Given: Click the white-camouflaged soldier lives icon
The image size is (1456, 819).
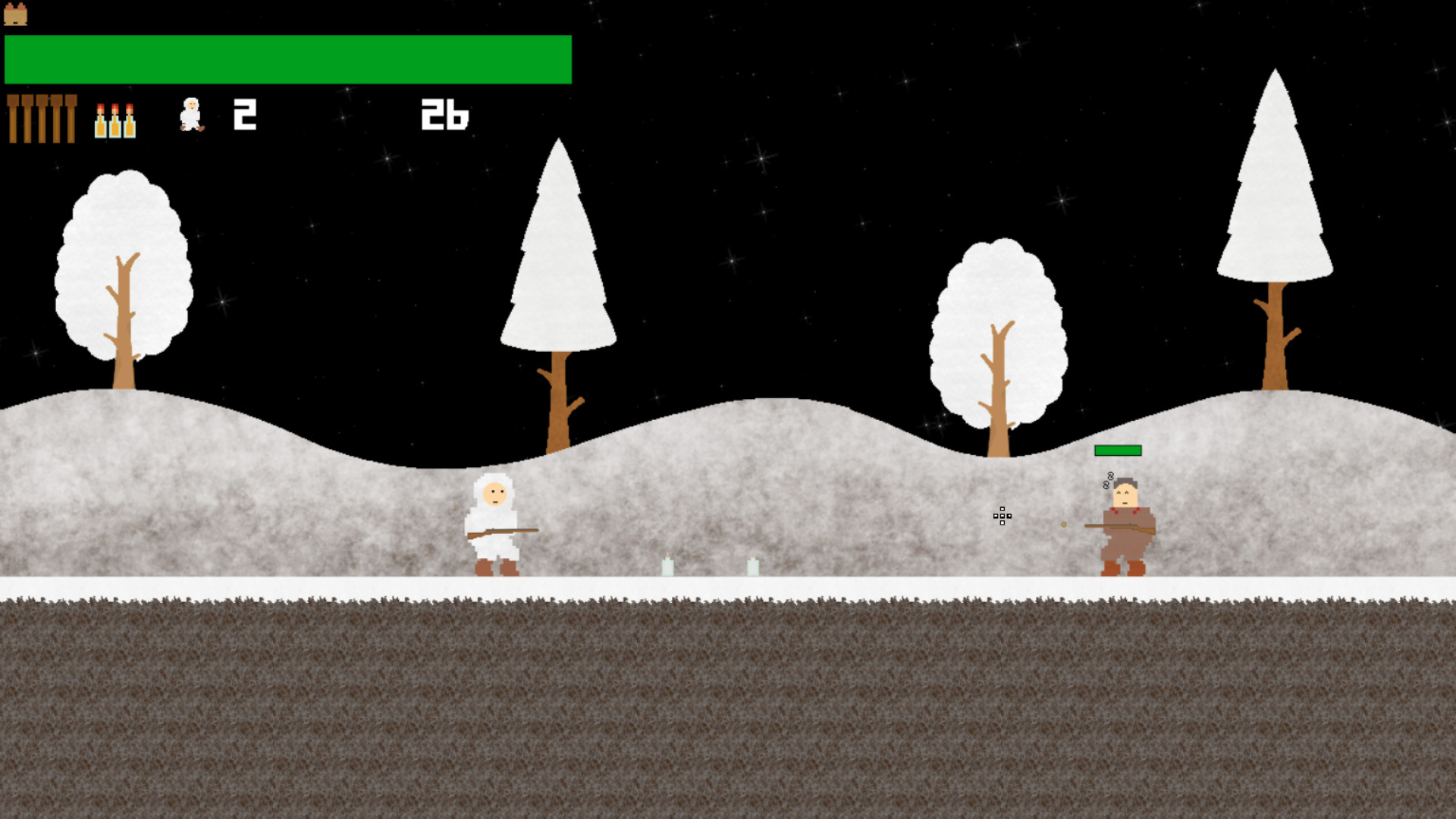Looking at the screenshot, I should coord(191,115).
